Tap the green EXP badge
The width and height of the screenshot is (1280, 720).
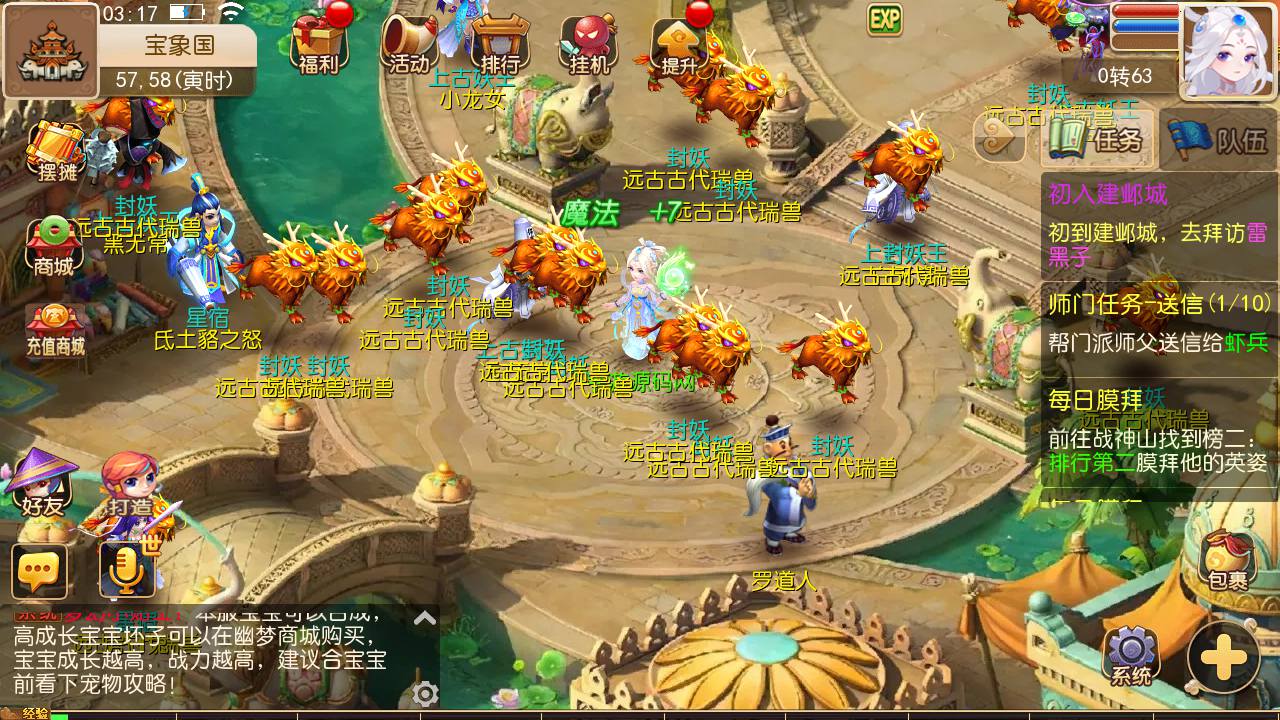click(885, 19)
